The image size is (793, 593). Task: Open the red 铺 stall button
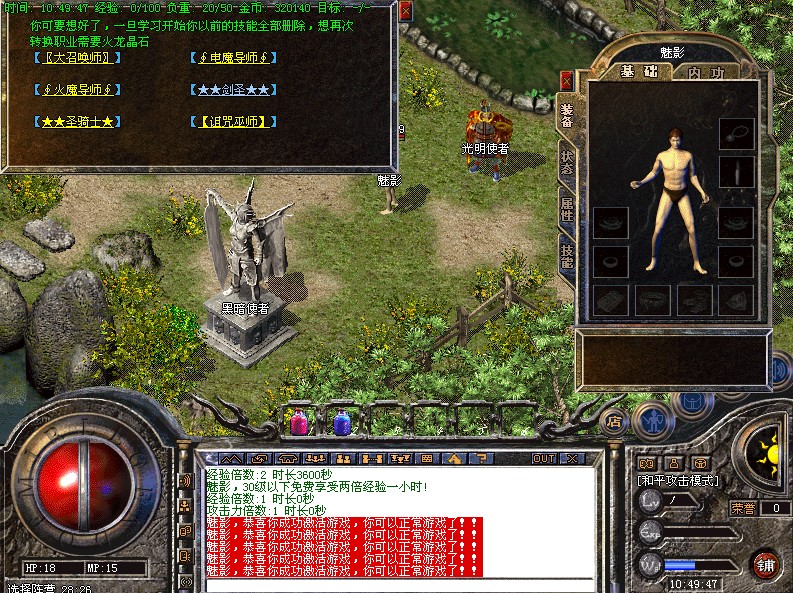(x=766, y=562)
